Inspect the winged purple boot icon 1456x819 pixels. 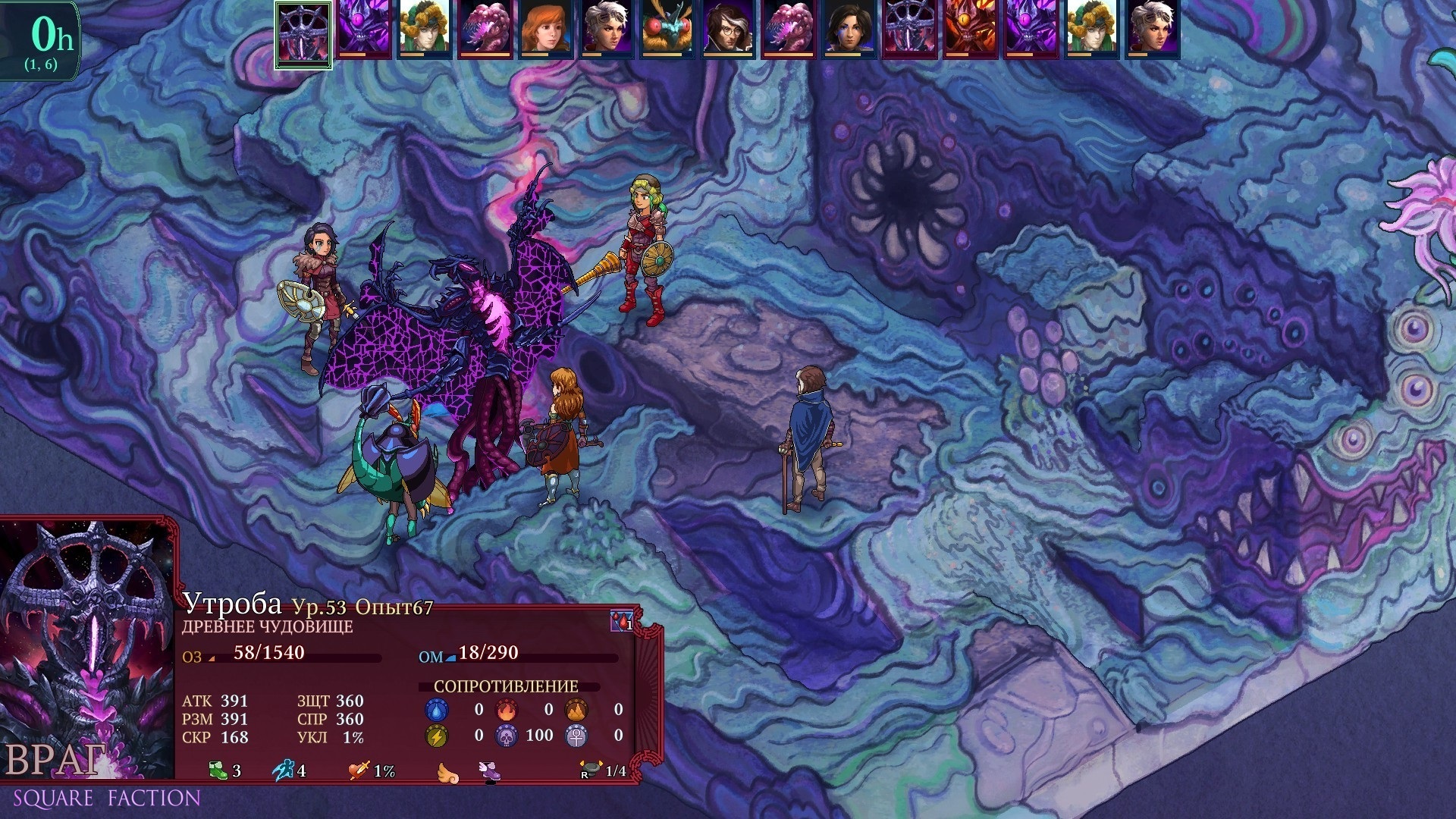(x=490, y=771)
